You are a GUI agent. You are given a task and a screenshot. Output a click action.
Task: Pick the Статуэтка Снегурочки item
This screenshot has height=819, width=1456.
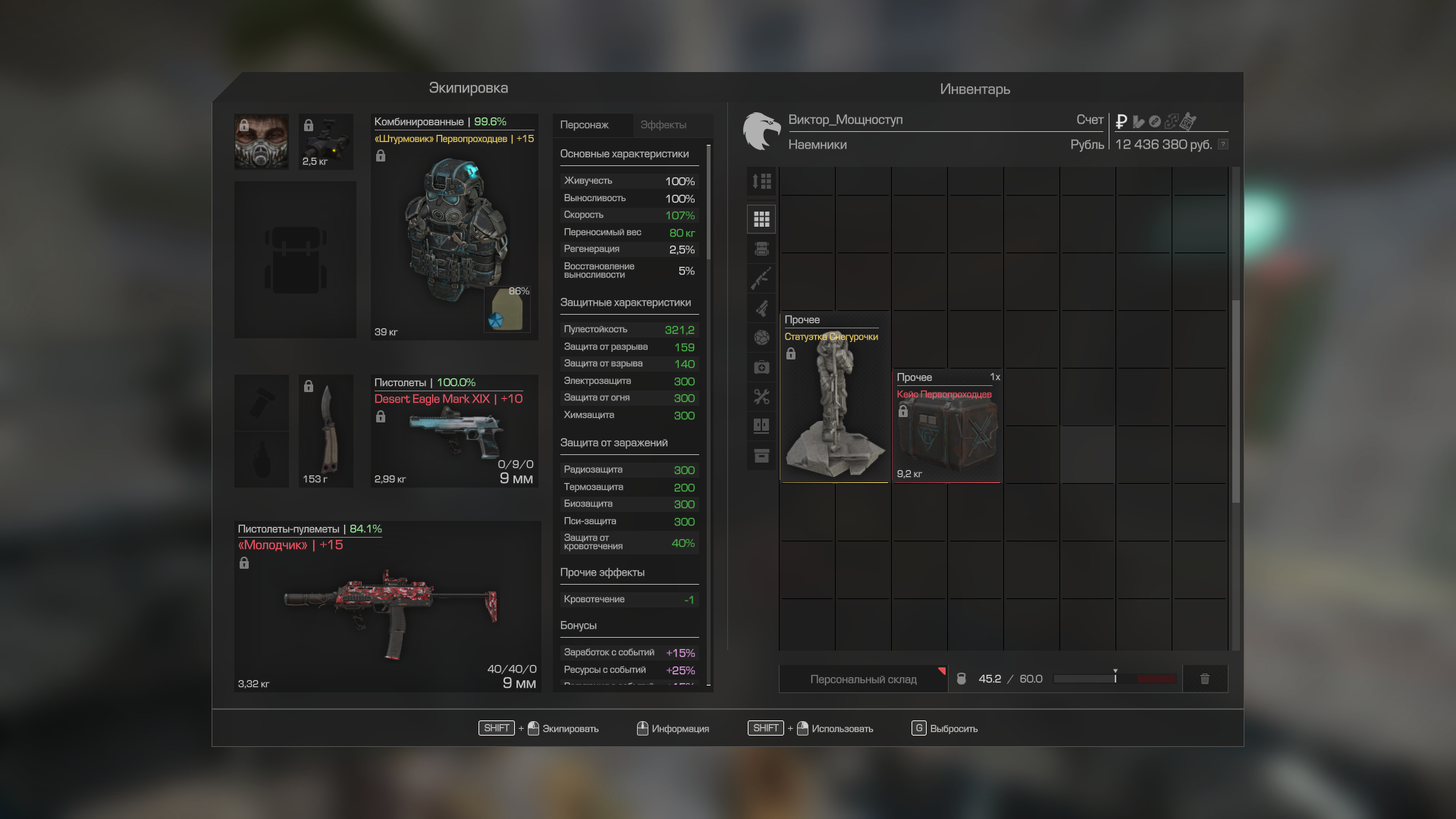click(x=834, y=398)
